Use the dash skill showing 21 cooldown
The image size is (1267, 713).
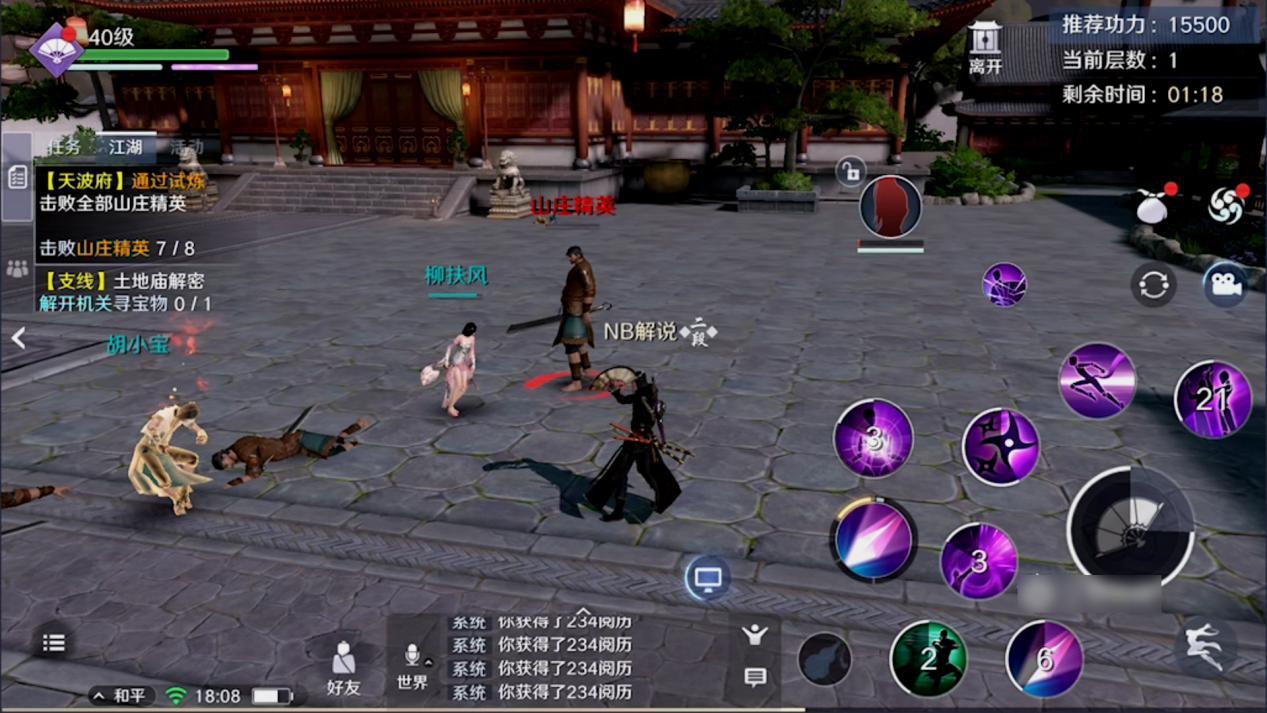1212,400
